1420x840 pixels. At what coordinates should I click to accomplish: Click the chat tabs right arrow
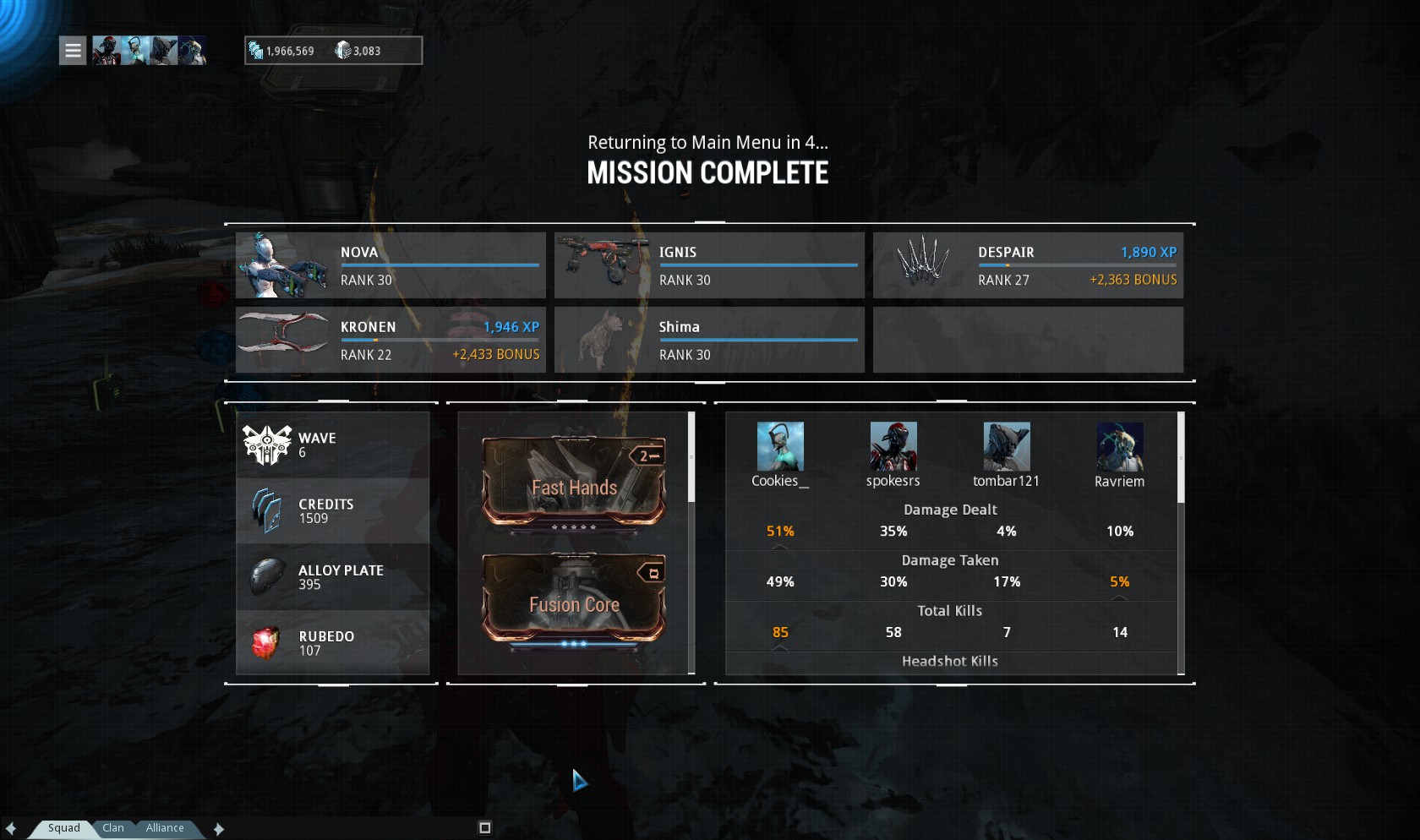click(219, 829)
